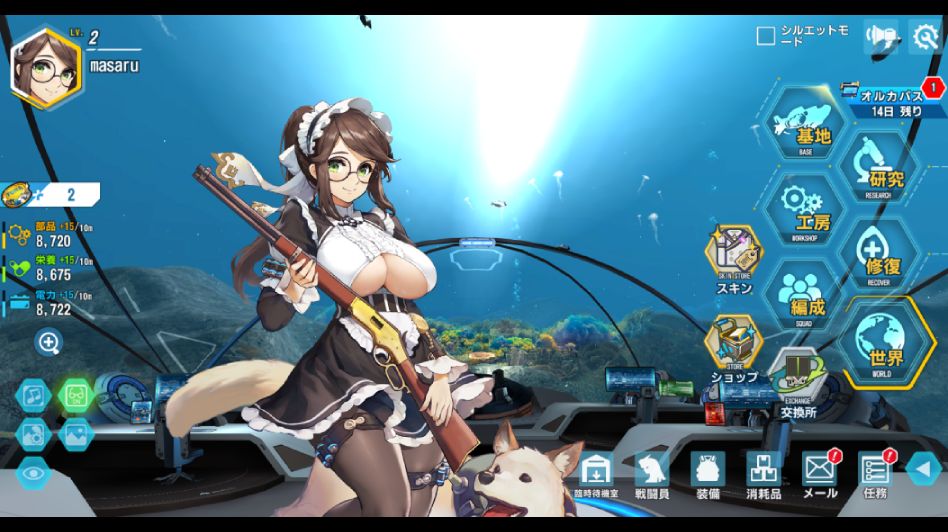948x532 pixels.
Task: Collapse the bottom bar with the arrow button
Action: pos(924,468)
